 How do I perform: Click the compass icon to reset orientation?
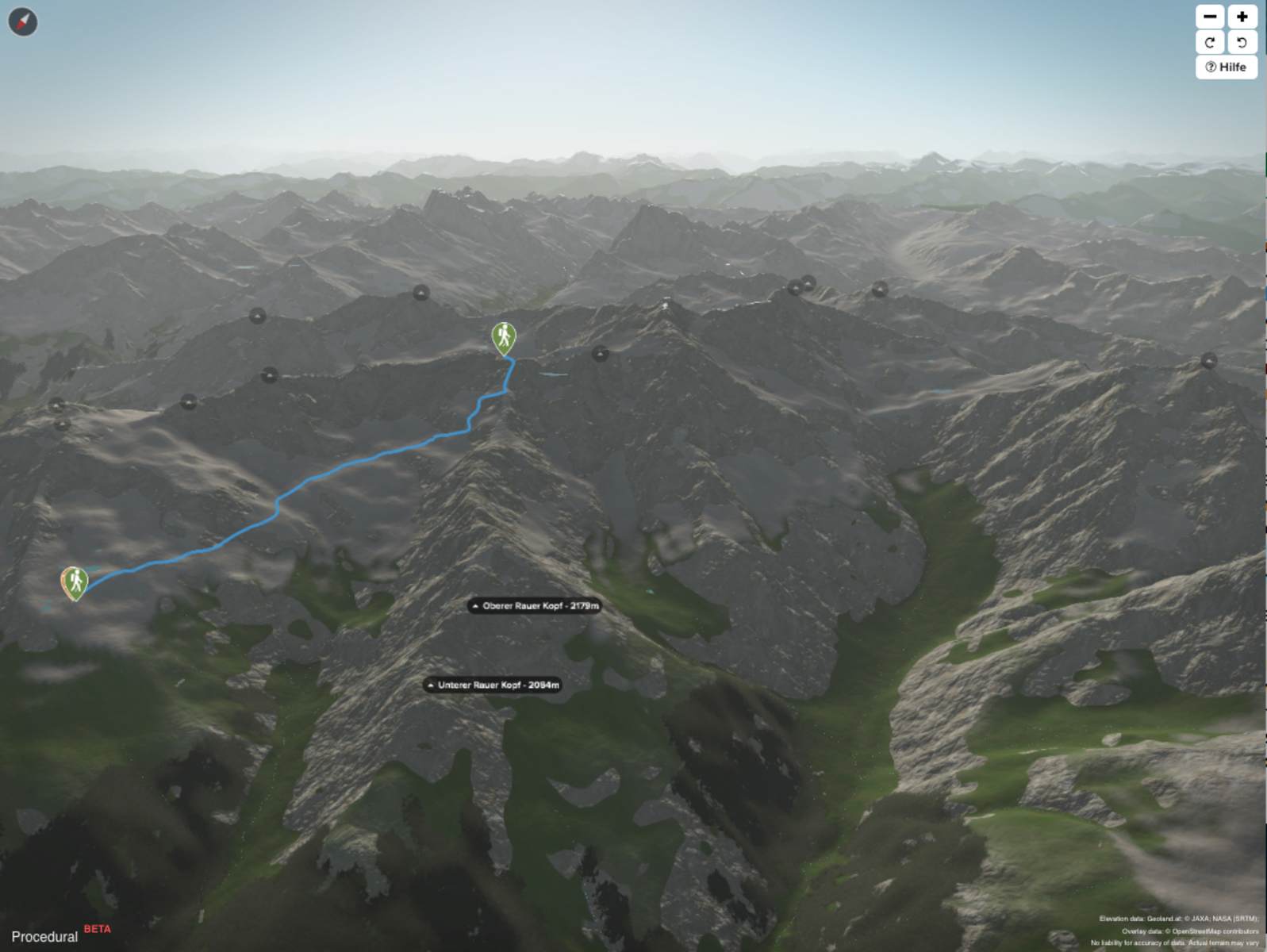coord(23,21)
